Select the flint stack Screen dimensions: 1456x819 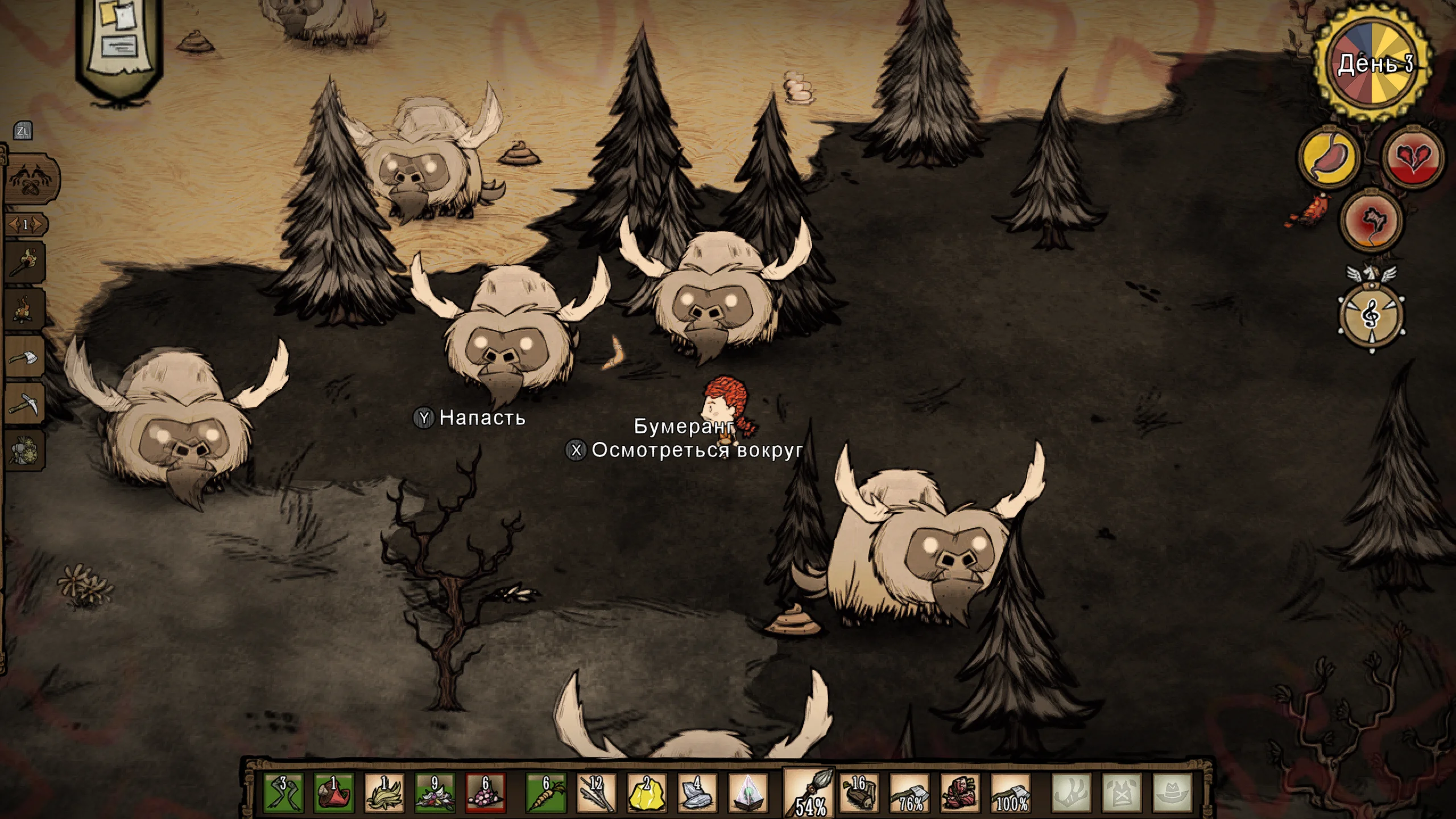[x=697, y=792]
